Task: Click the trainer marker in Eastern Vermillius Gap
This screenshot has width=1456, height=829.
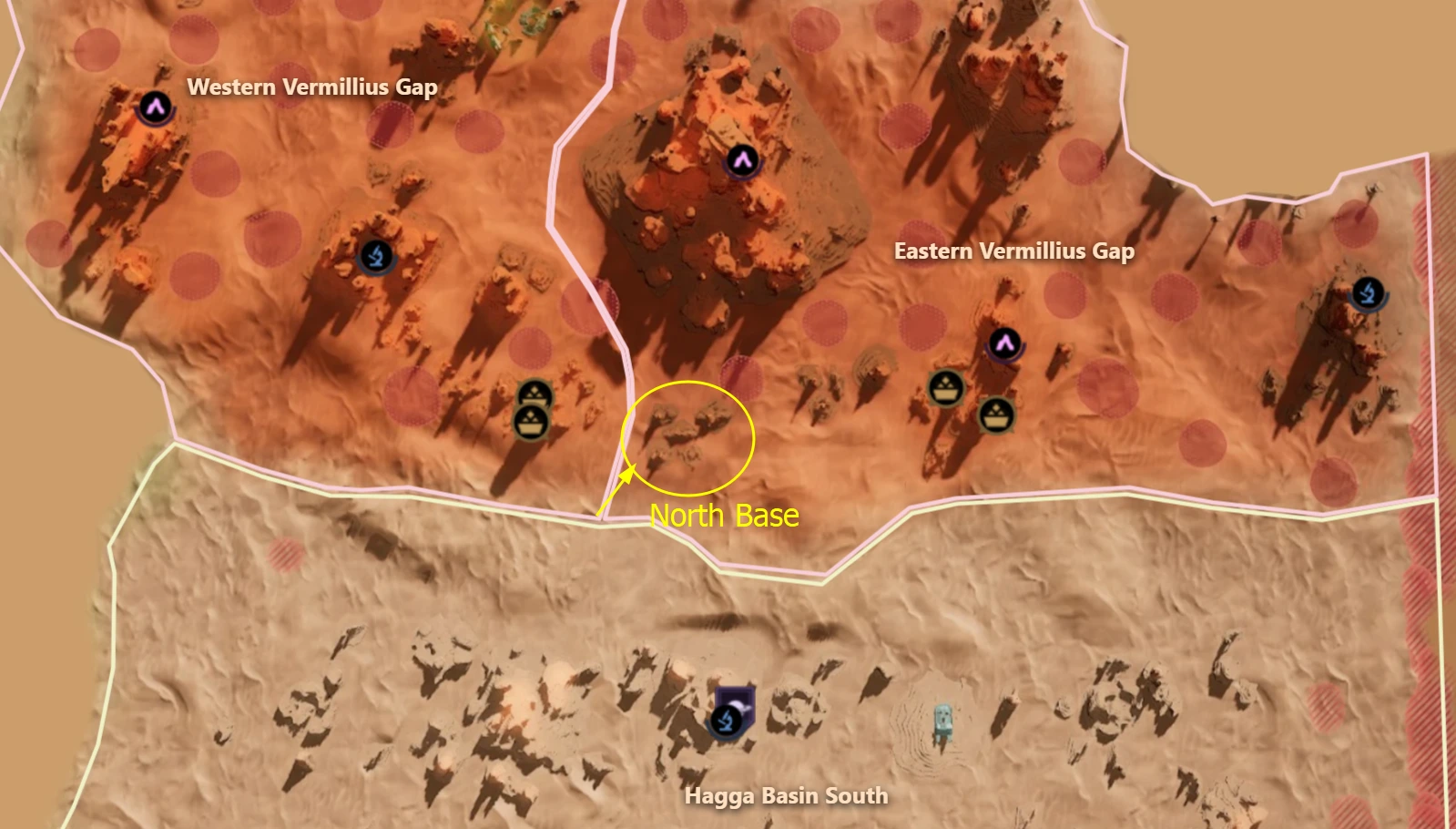Action: coord(1005,345)
